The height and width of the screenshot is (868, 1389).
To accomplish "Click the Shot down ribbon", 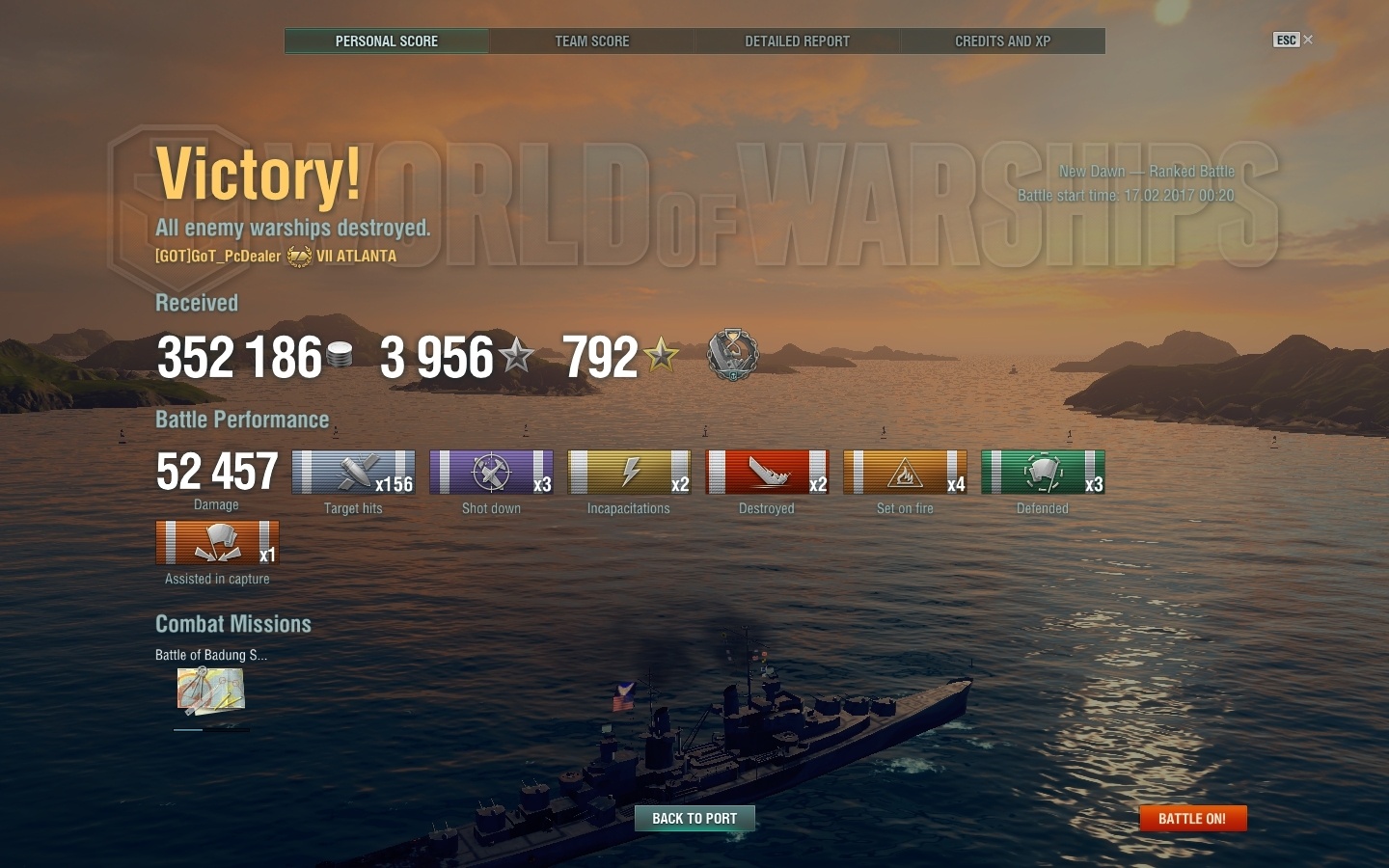I will coord(492,473).
